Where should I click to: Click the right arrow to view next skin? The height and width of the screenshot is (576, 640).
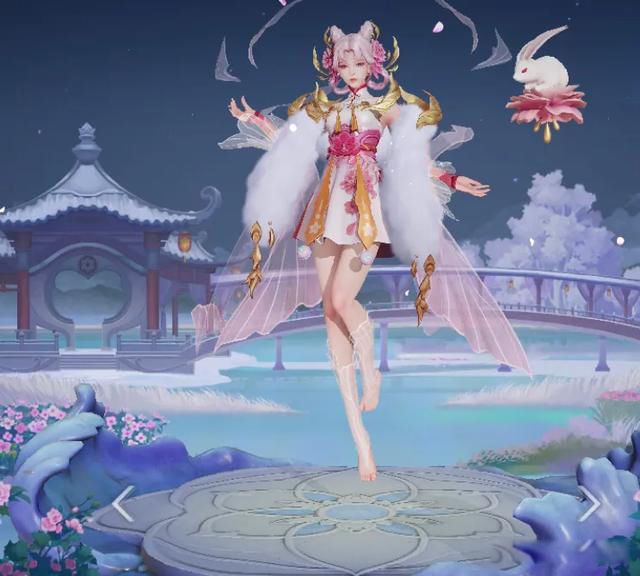coord(590,503)
